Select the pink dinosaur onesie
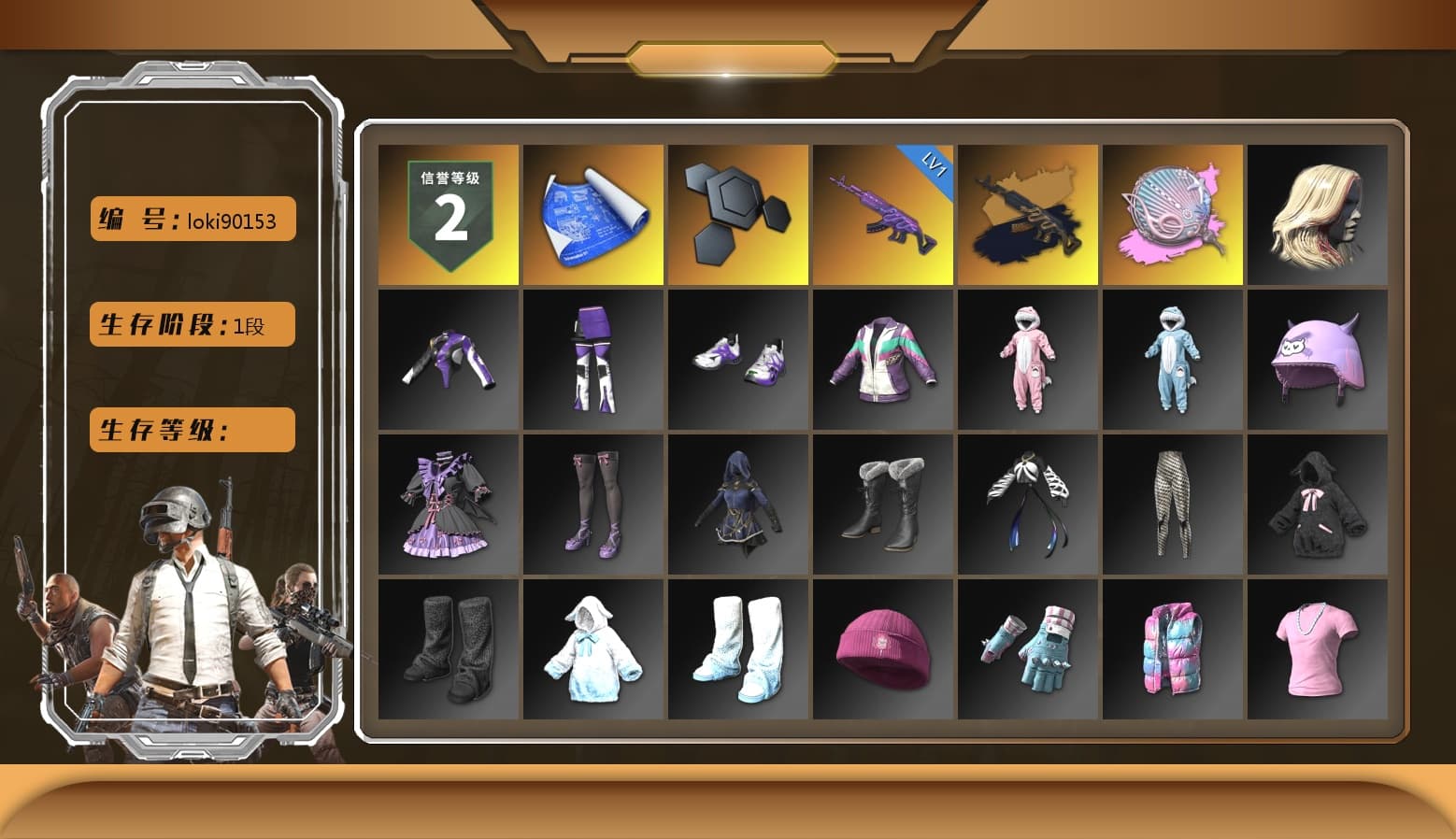Screen dimensions: 1456x839 (1028, 360)
